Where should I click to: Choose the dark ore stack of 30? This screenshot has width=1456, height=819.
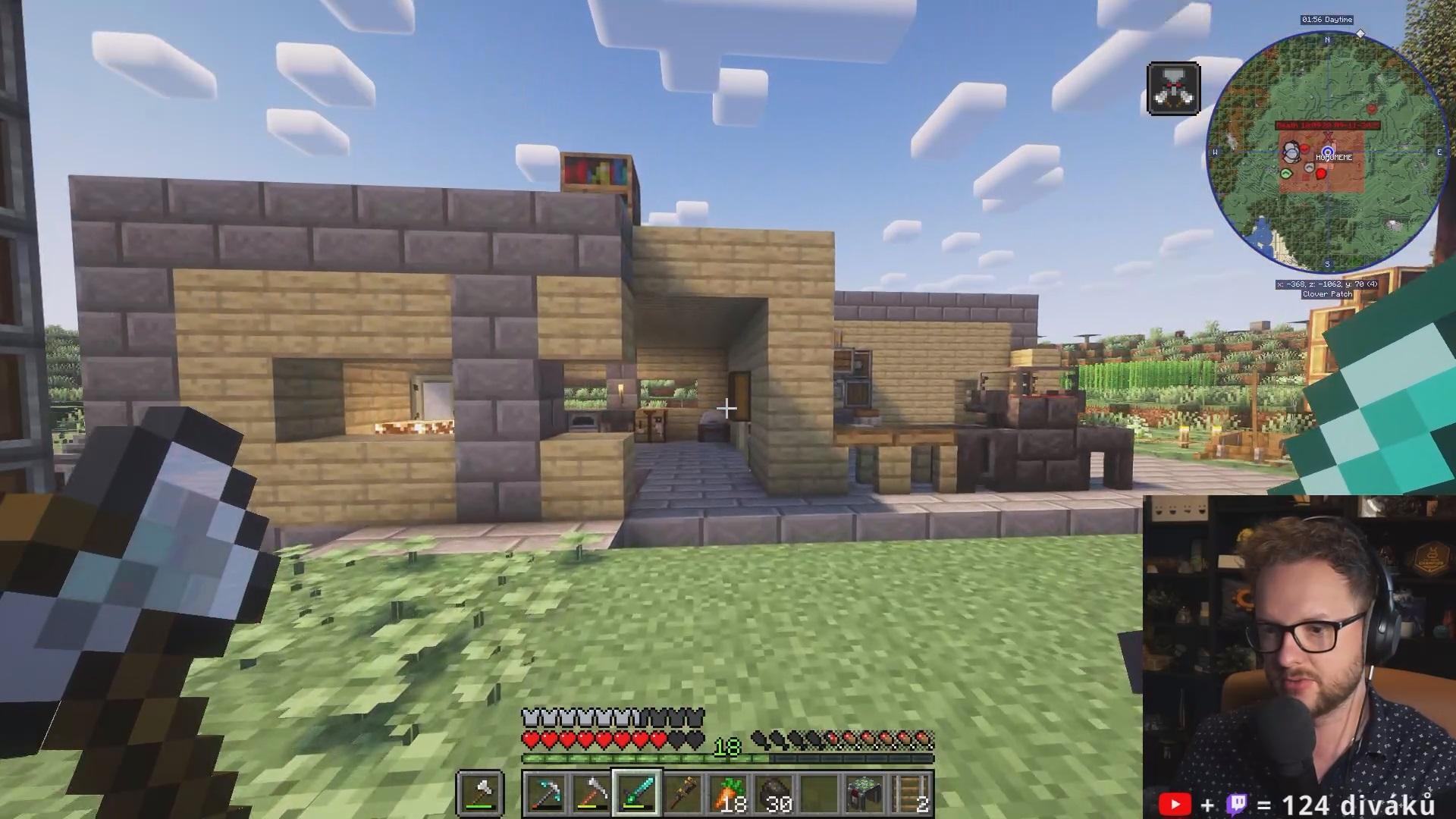(773, 794)
